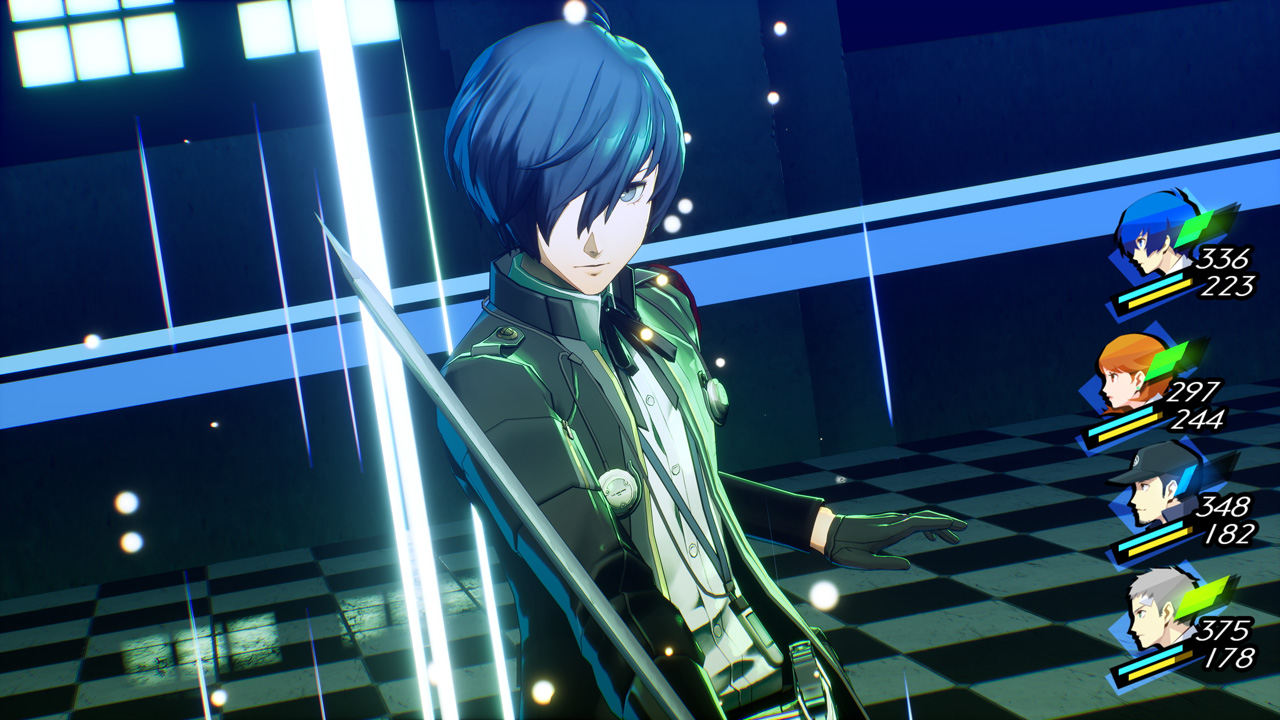Screen dimensions: 1280x720
Task: Click the HP value 336 for the protagonist
Action: [x=1224, y=259]
